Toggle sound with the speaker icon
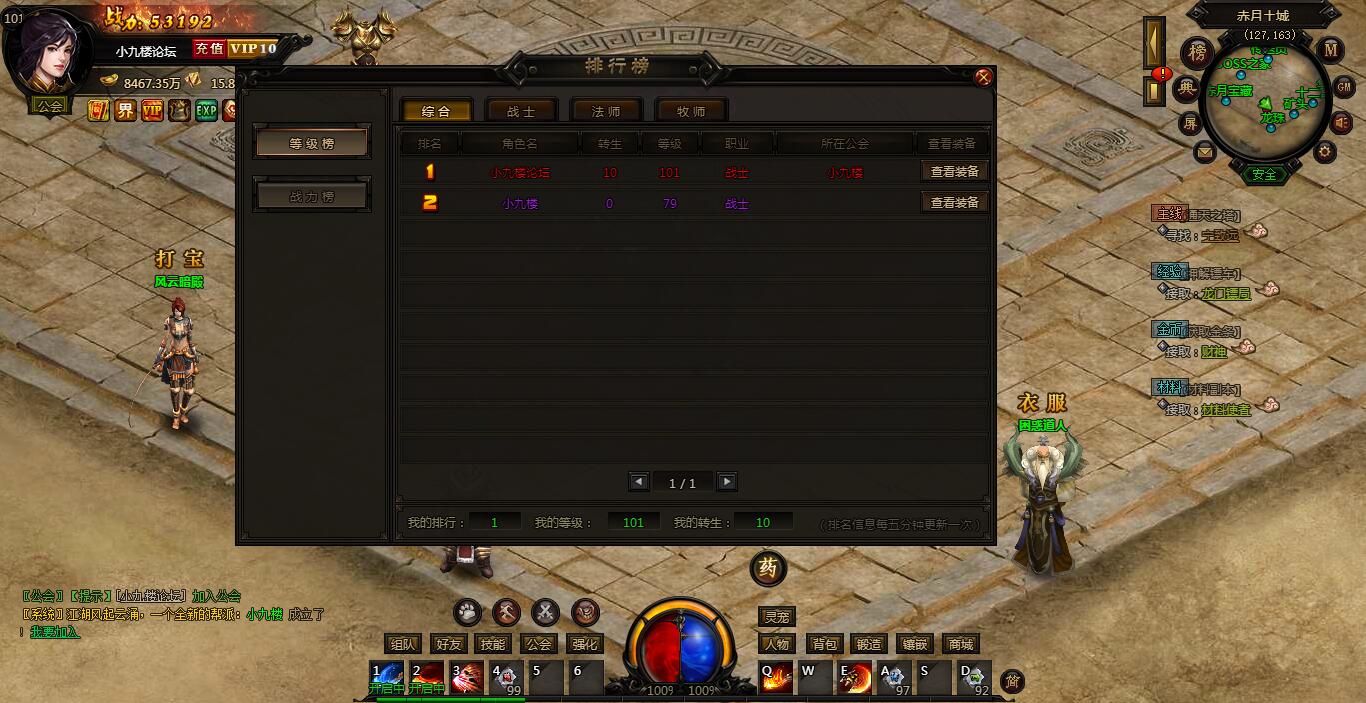 click(1343, 122)
